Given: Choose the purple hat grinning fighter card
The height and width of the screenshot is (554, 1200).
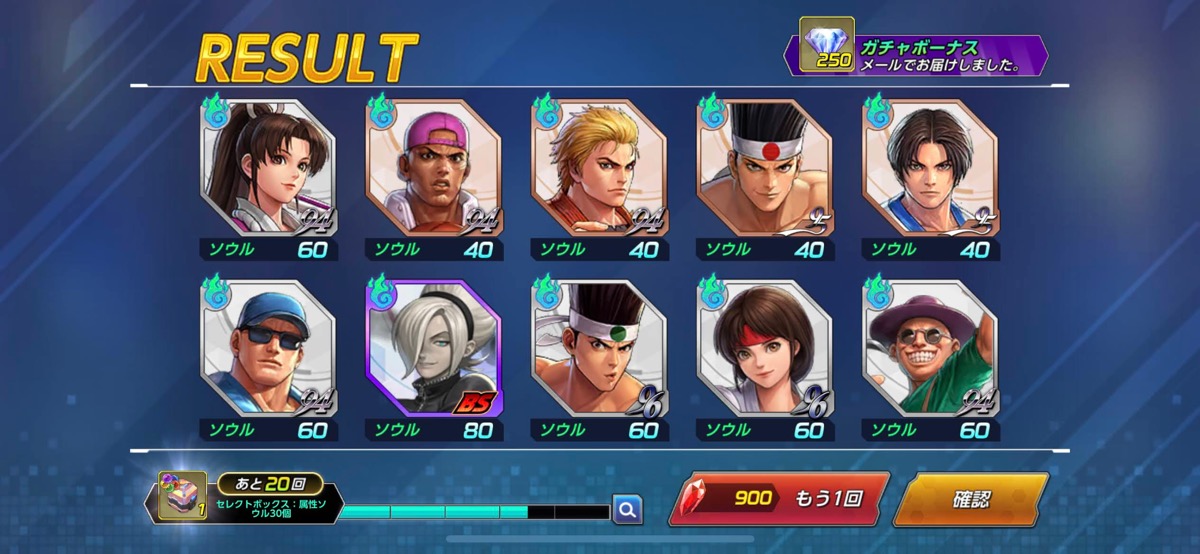Looking at the screenshot, I should click(x=932, y=348).
